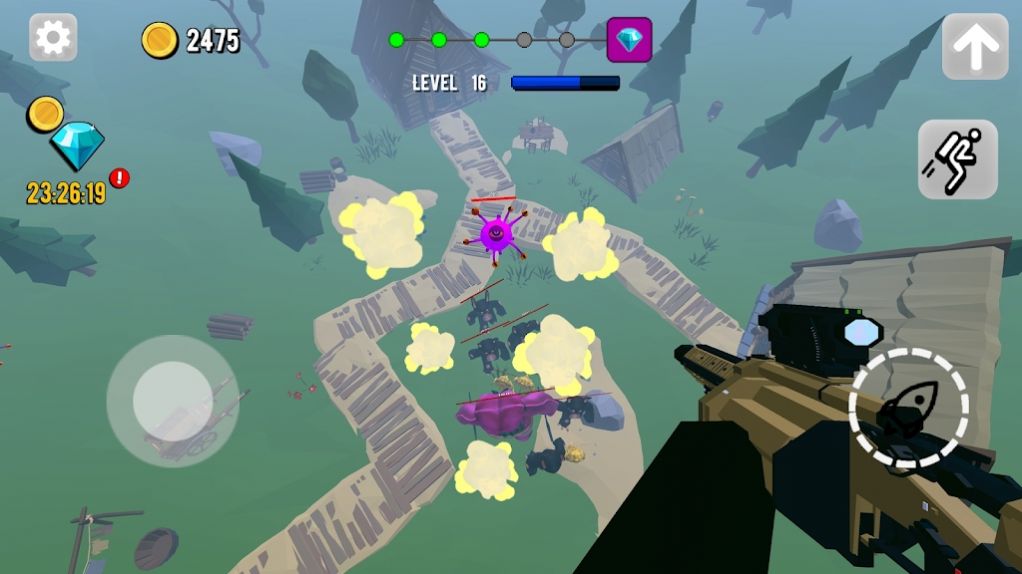The height and width of the screenshot is (574, 1022).
Task: Open the gear settings menu
Action: point(53,38)
